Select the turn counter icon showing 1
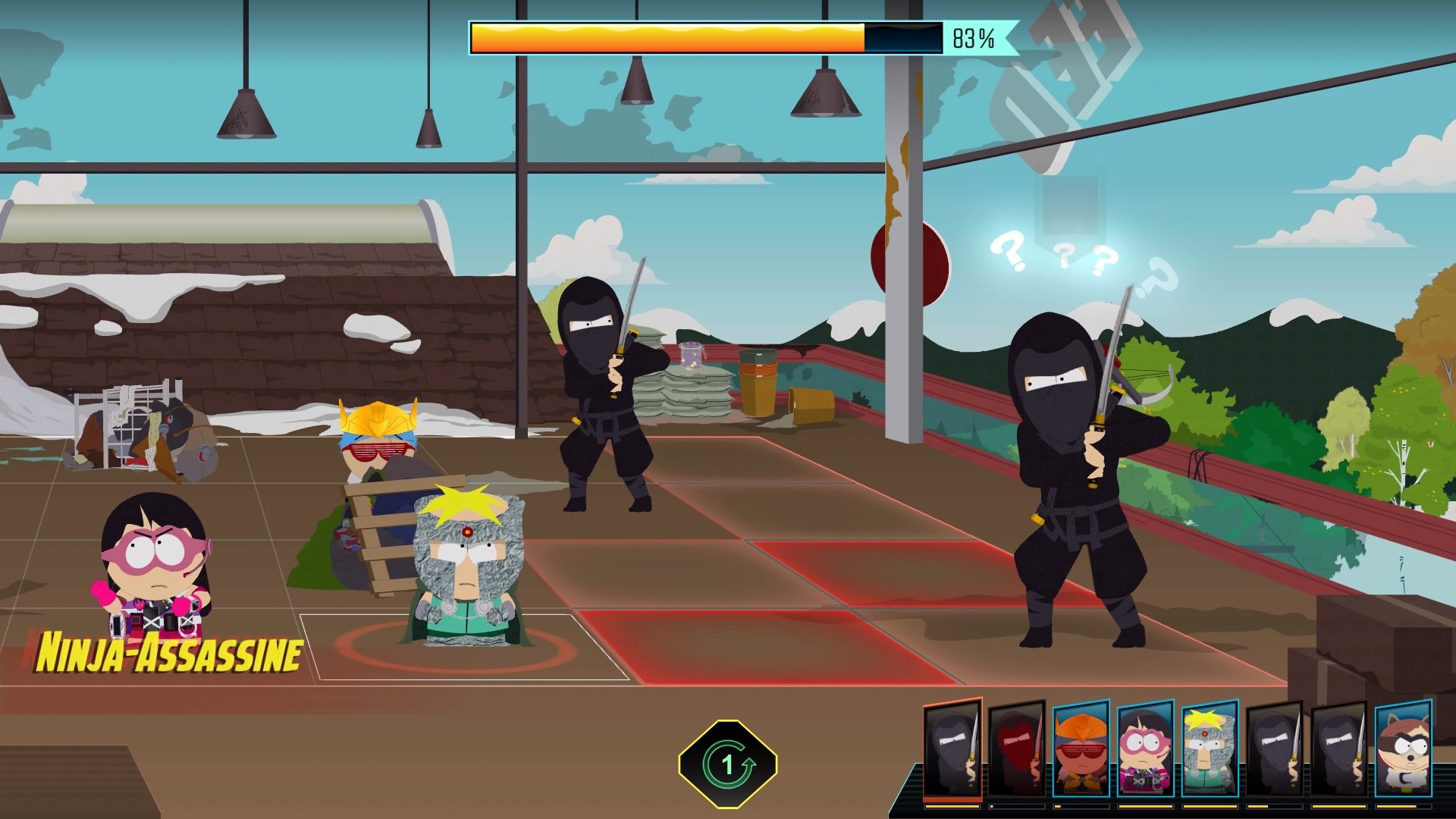1456x819 pixels. pyautogui.click(x=730, y=764)
